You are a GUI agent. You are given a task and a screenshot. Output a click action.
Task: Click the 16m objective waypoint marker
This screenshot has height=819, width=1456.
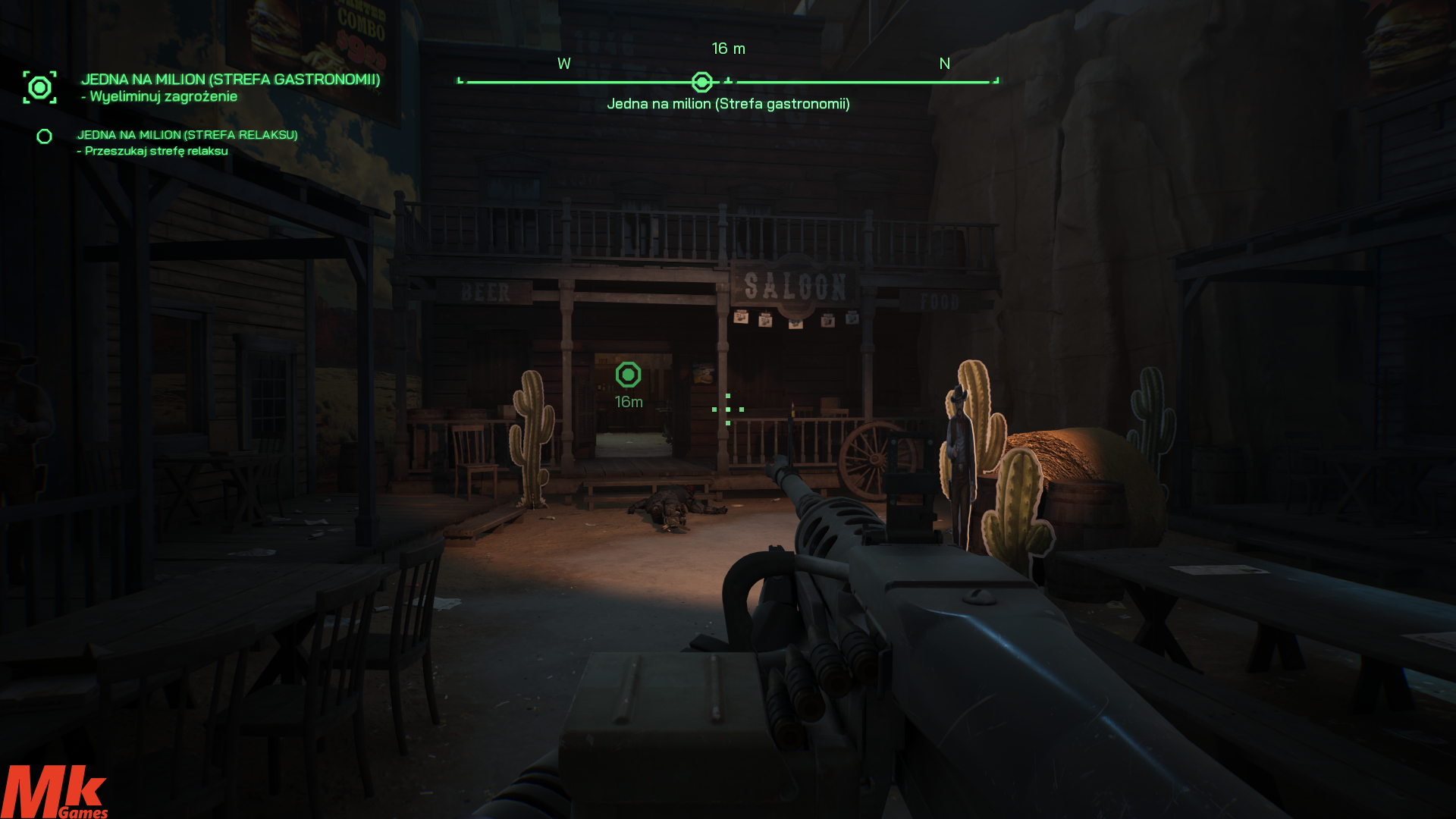[x=628, y=375]
